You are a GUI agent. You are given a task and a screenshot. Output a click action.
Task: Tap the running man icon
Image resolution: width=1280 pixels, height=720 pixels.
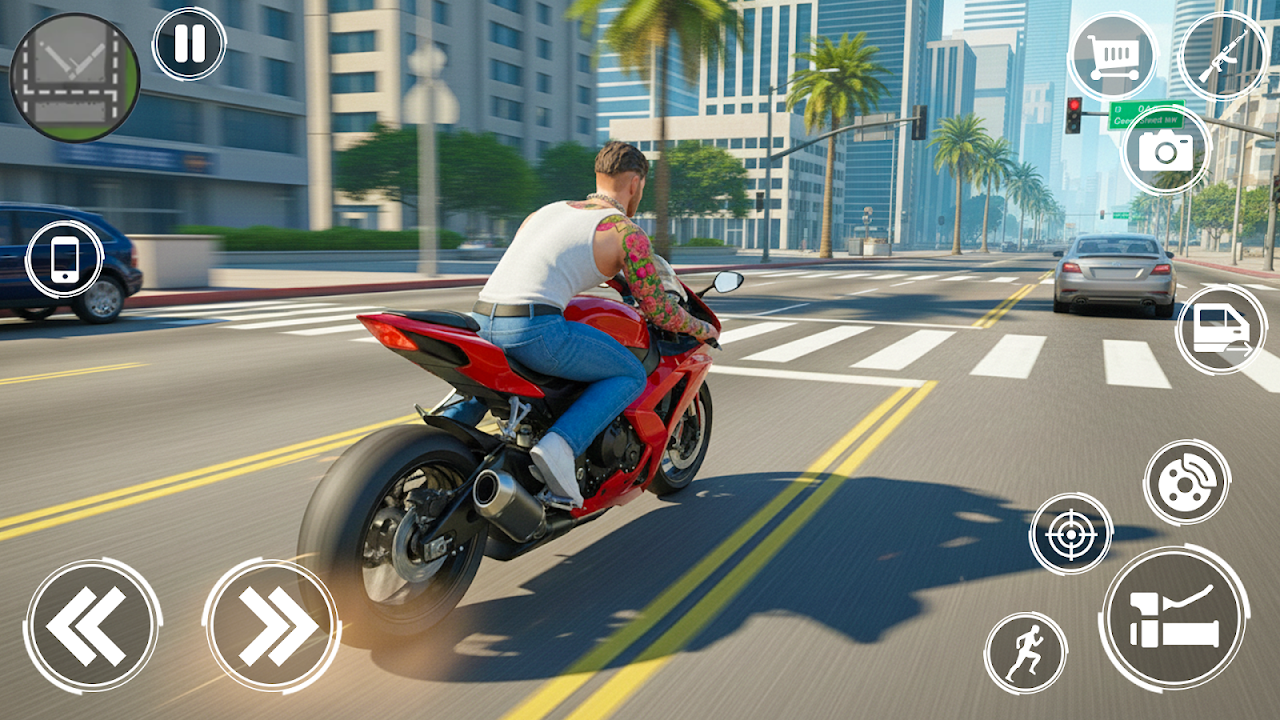coord(1025,653)
